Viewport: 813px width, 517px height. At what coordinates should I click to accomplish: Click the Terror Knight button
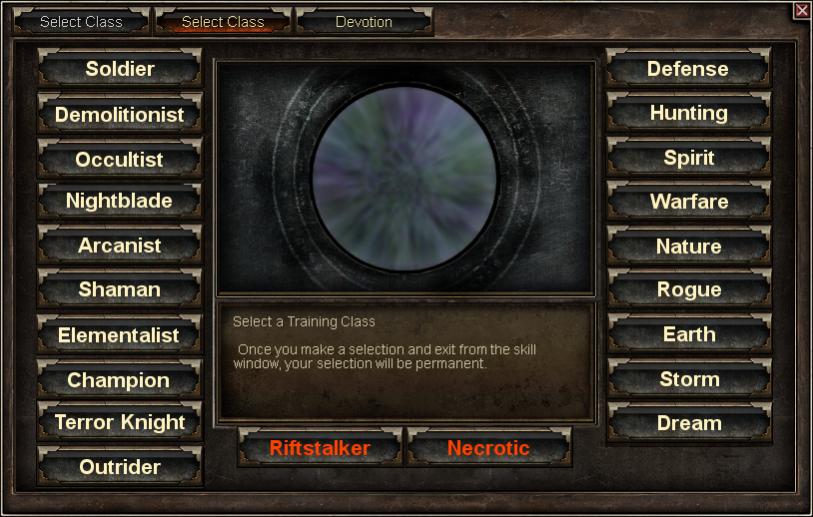pos(120,422)
